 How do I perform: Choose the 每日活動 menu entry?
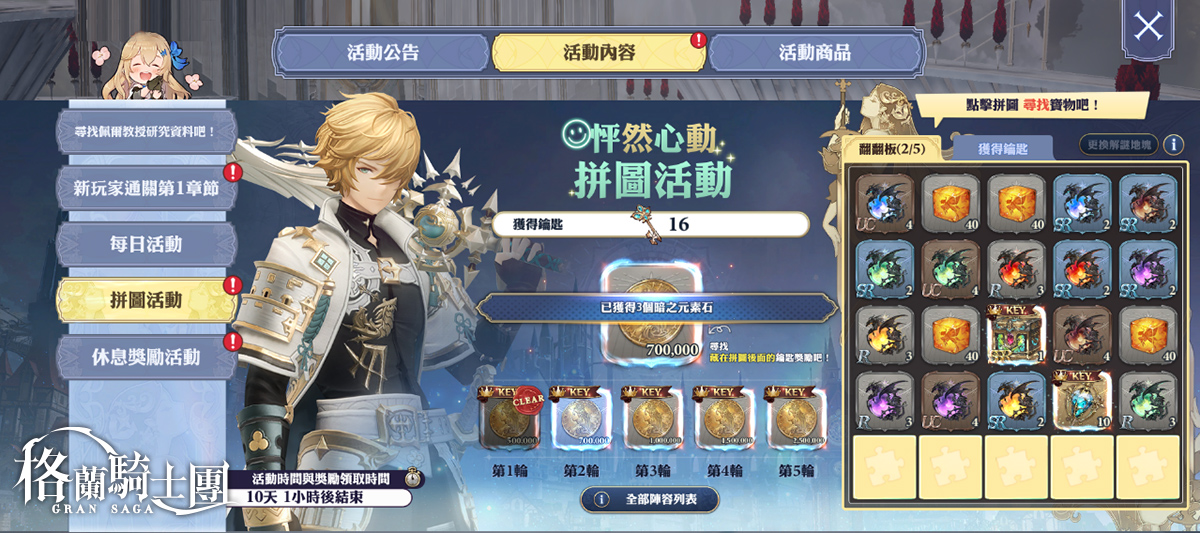146,244
